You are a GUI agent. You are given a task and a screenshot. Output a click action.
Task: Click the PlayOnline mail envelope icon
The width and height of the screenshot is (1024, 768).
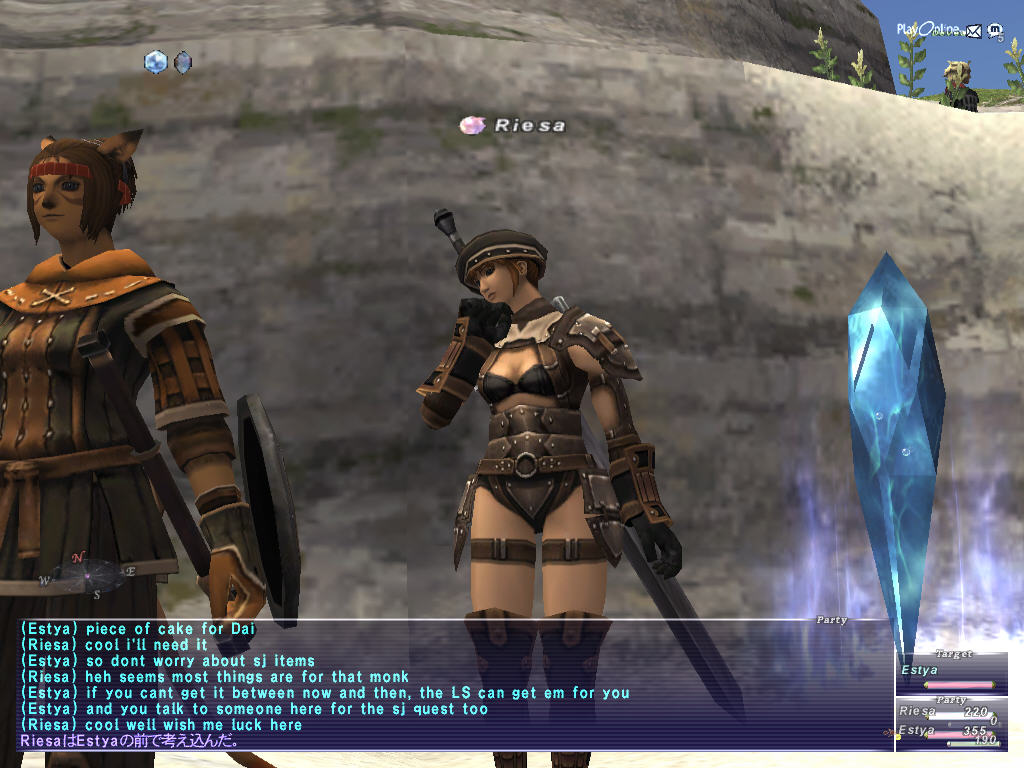tap(974, 30)
